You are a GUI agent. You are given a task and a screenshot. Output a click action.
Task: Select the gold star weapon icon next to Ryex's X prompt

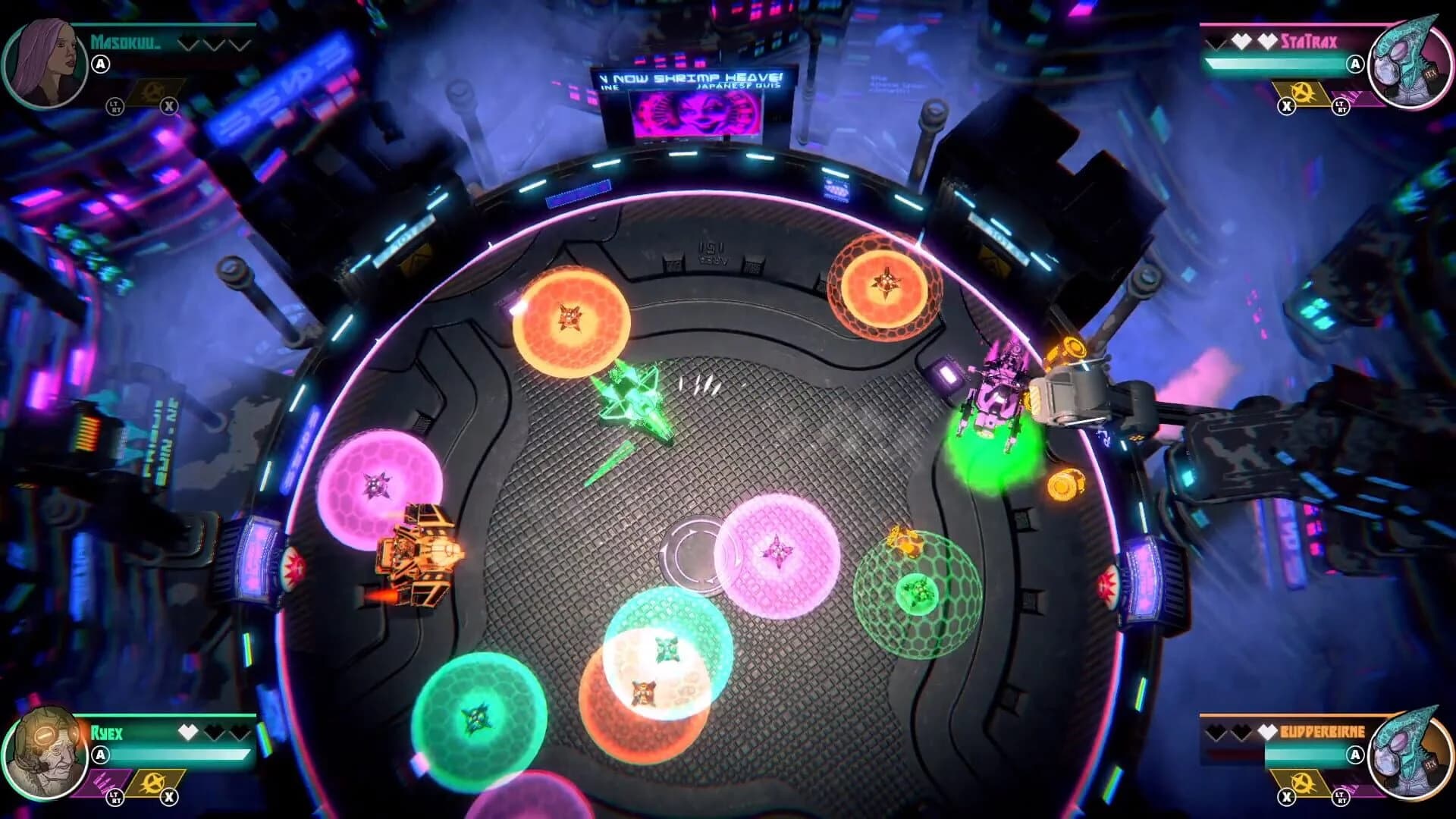click(x=153, y=781)
